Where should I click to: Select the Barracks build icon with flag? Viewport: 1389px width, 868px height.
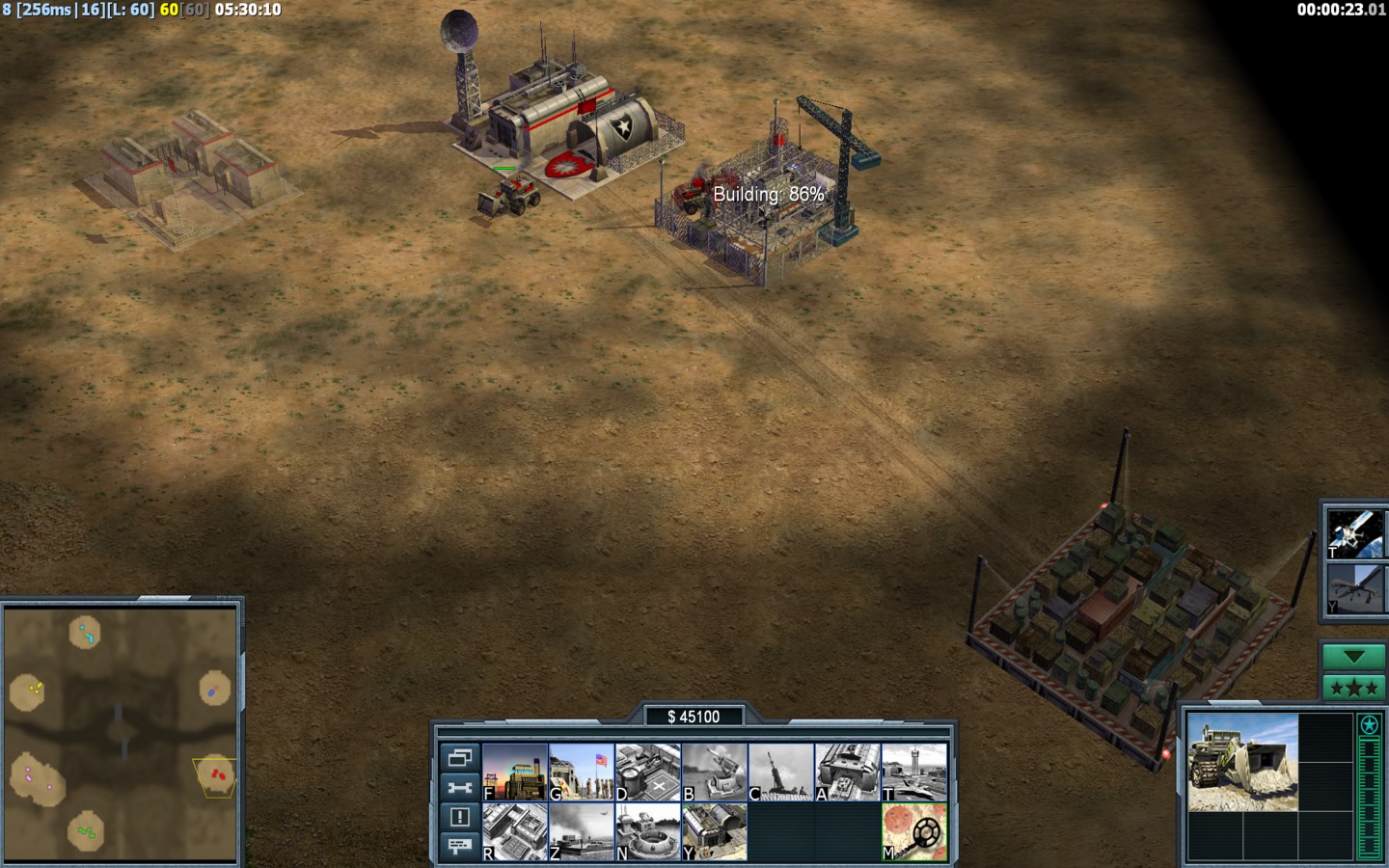pyautogui.click(x=582, y=772)
